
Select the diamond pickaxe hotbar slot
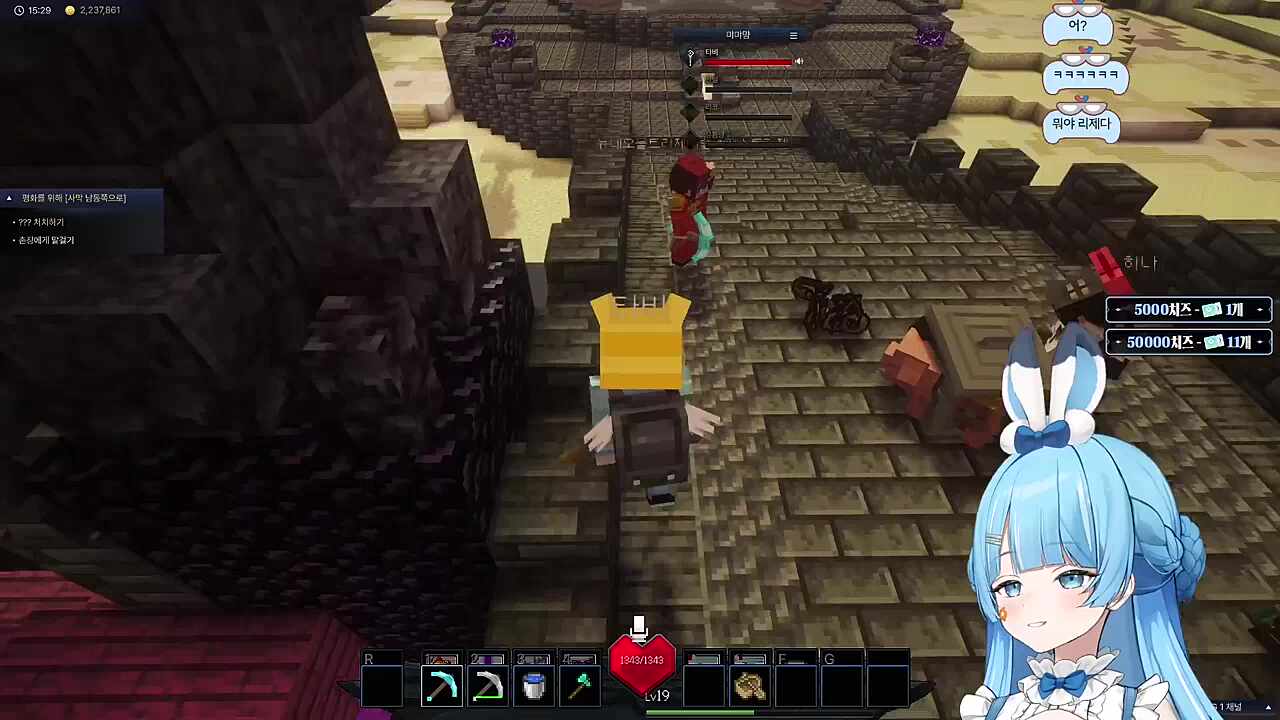(x=441, y=686)
